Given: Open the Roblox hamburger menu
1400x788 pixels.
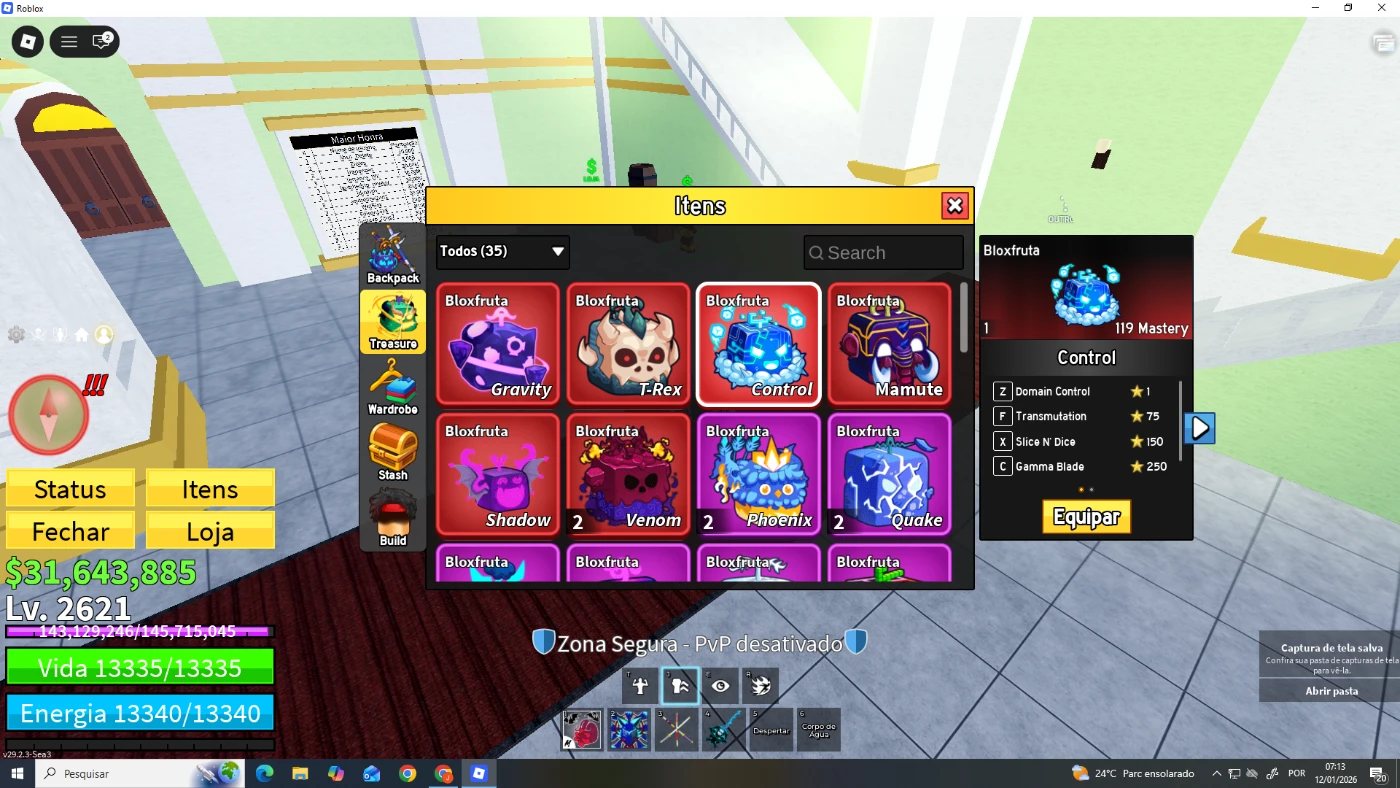Looking at the screenshot, I should (68, 41).
